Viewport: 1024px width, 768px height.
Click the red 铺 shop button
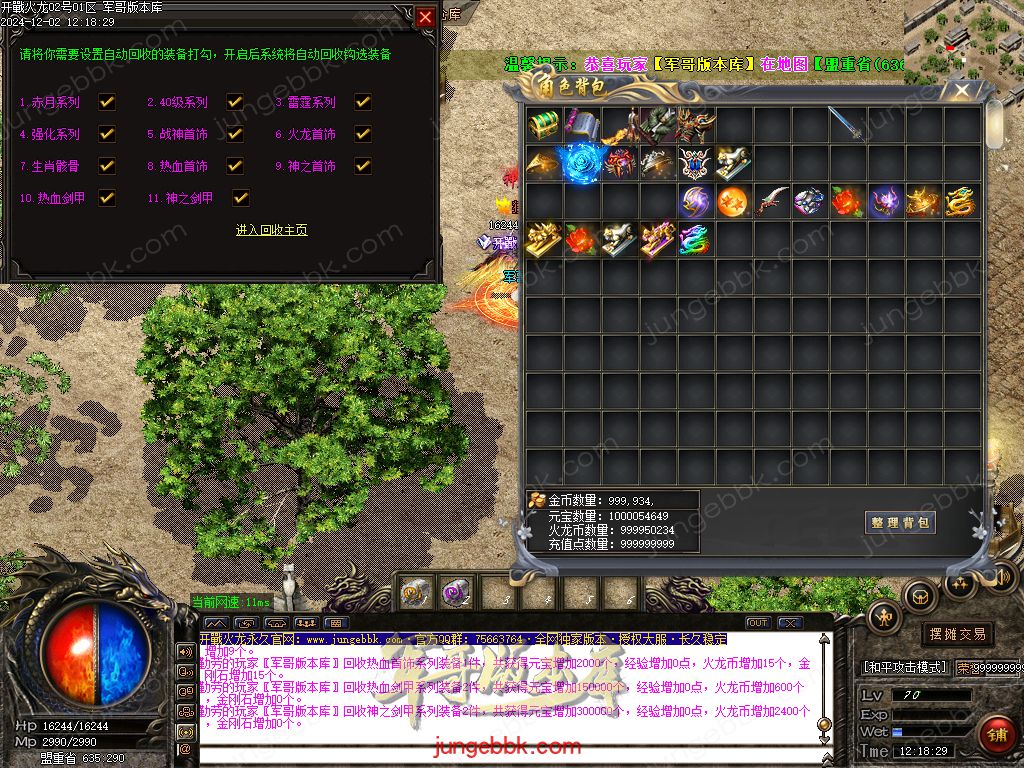pyautogui.click(x=995, y=735)
